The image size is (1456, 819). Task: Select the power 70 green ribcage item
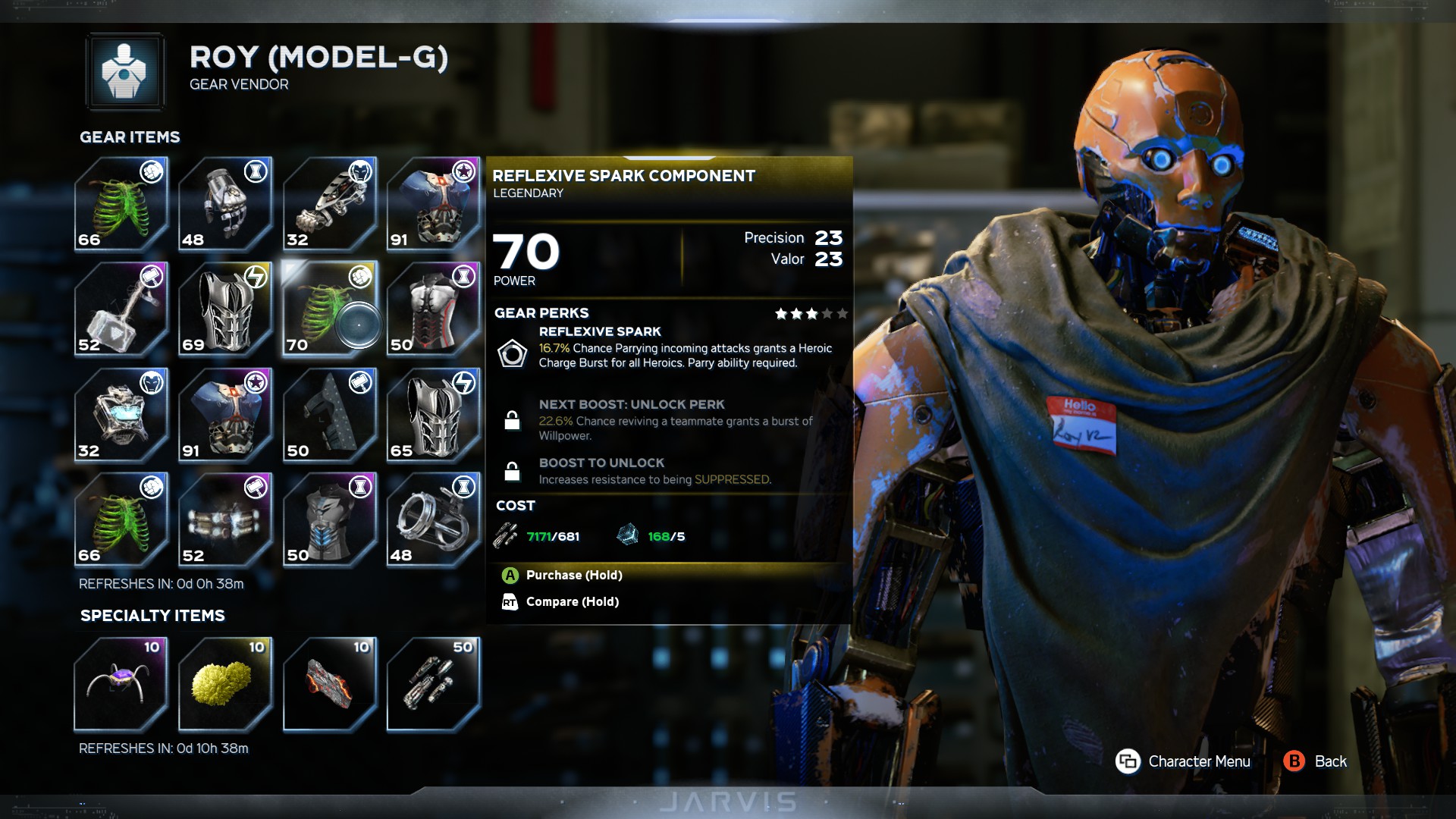(329, 309)
